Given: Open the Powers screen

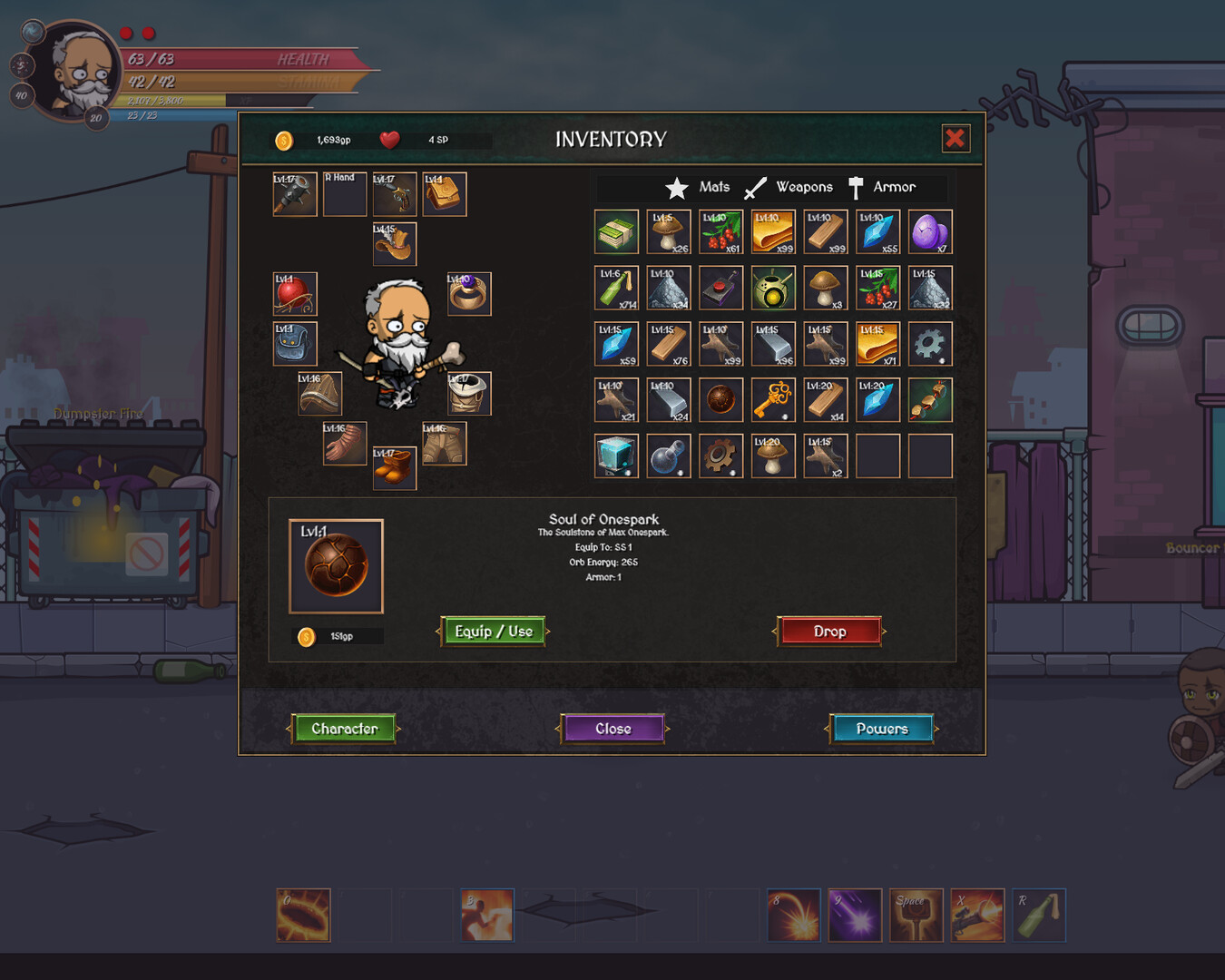Looking at the screenshot, I should (x=881, y=729).
